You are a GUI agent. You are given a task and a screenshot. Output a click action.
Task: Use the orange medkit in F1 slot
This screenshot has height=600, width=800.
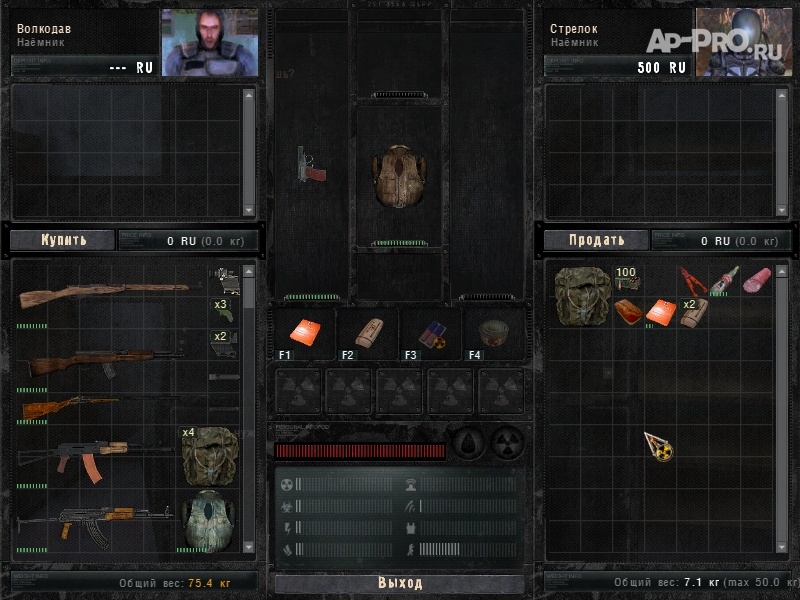(x=304, y=333)
